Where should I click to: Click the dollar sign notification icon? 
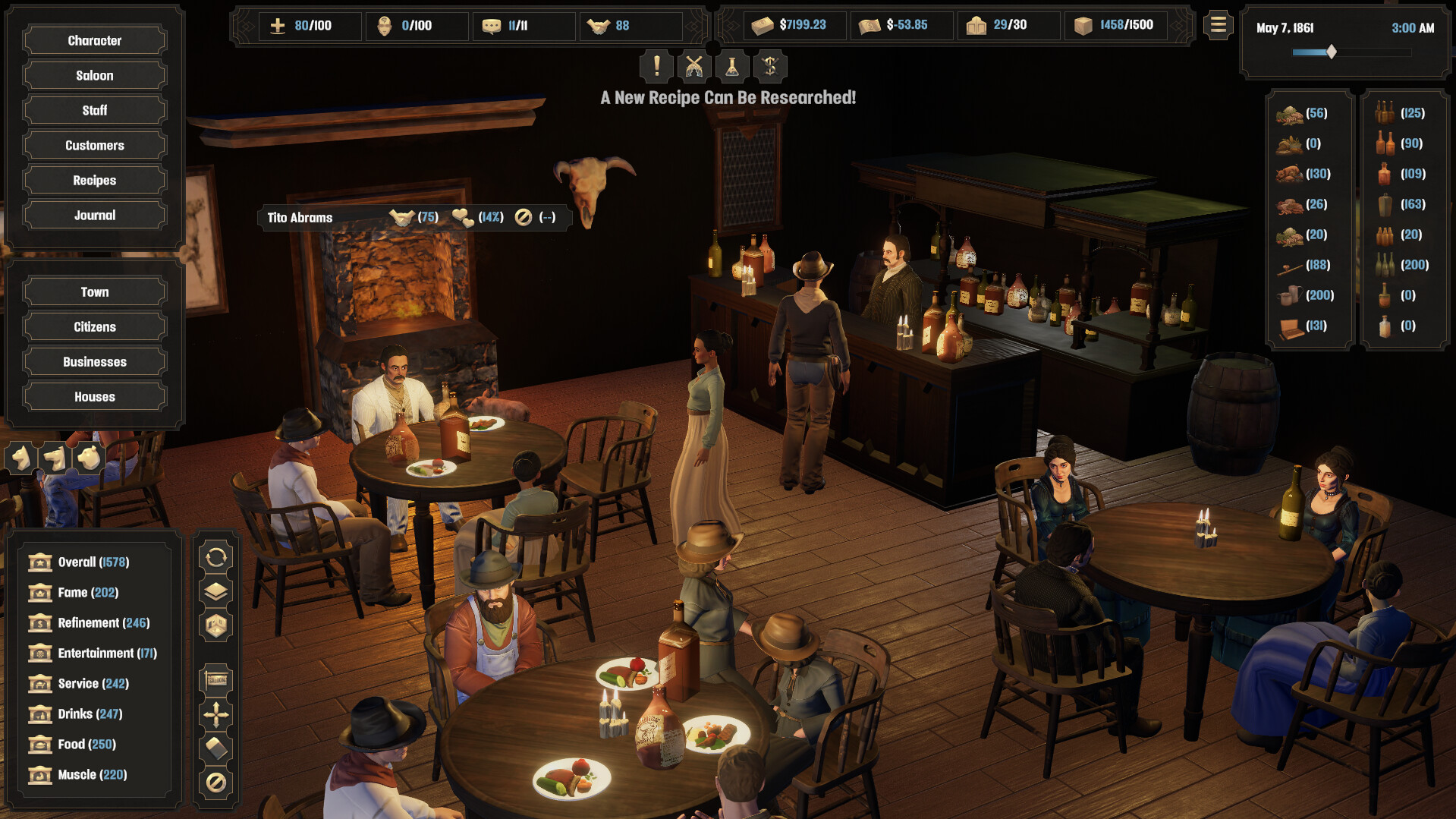[769, 66]
